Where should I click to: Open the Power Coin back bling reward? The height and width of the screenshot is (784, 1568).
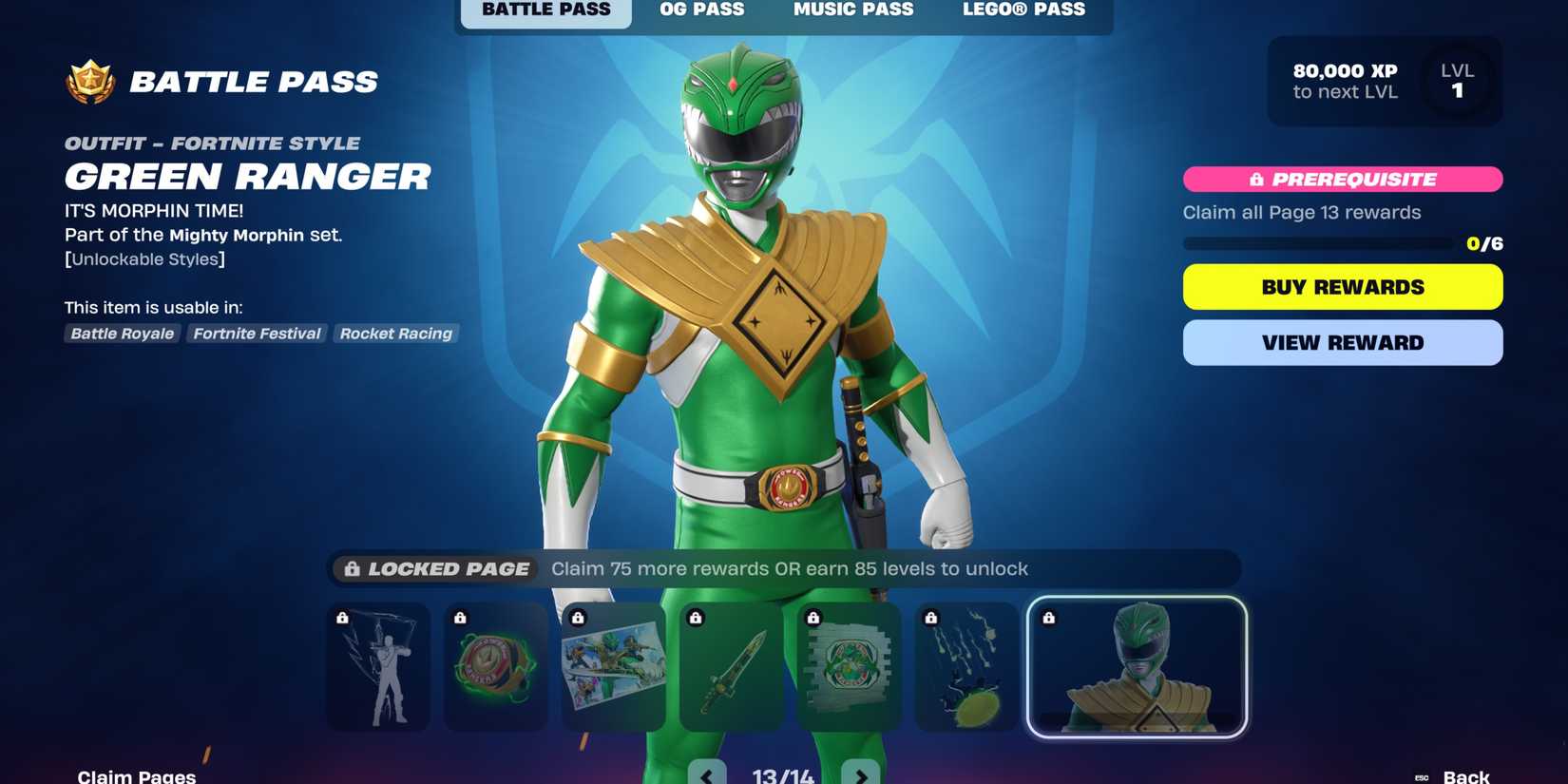[495, 666]
